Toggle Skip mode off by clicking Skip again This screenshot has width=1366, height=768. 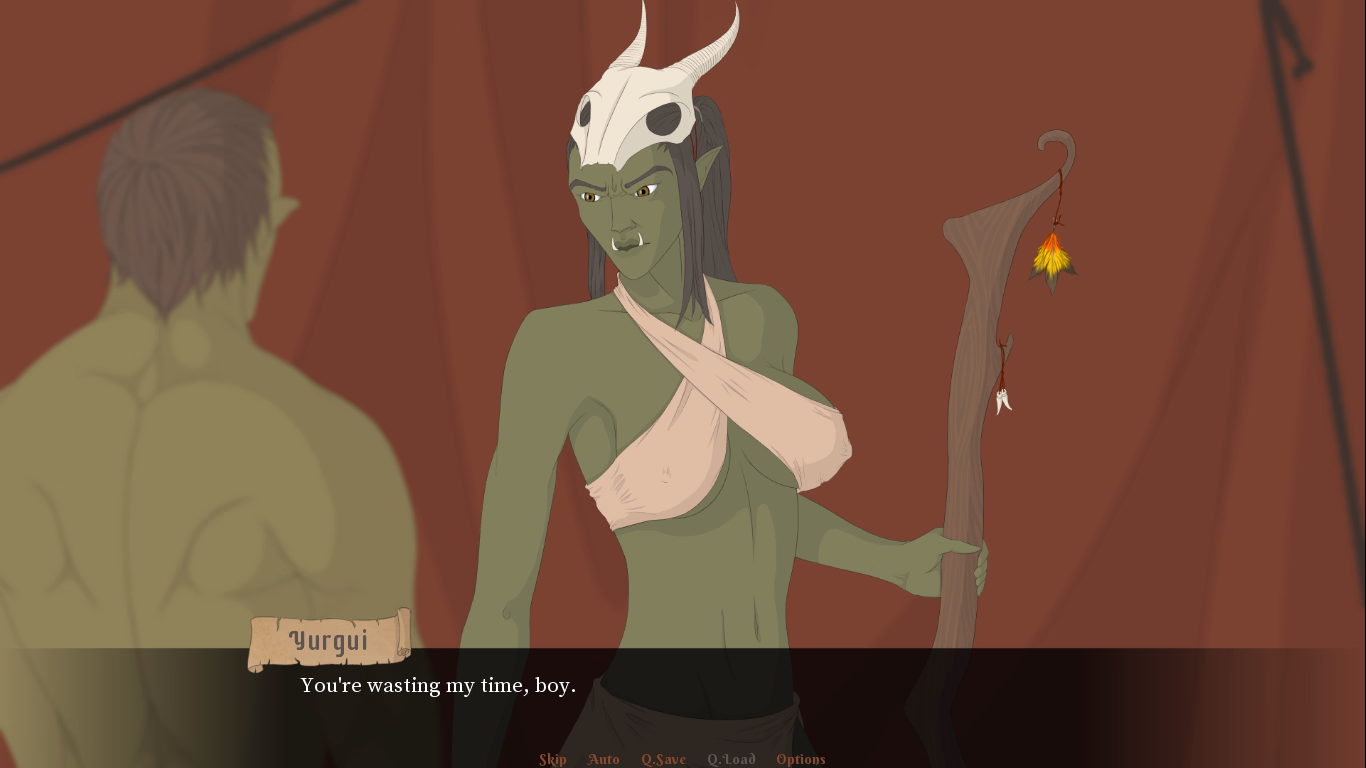552,759
